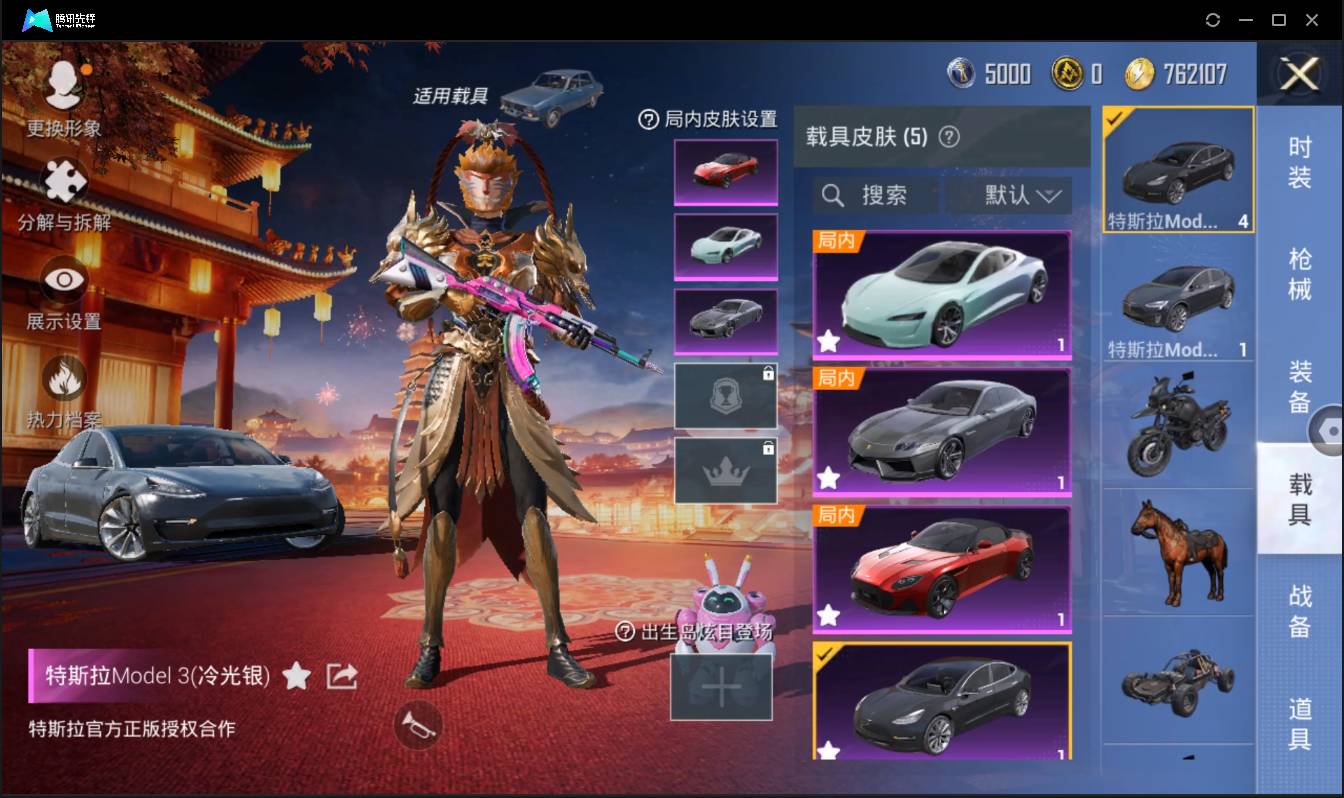Favorite the teal Tesla Roadster skin

828,342
